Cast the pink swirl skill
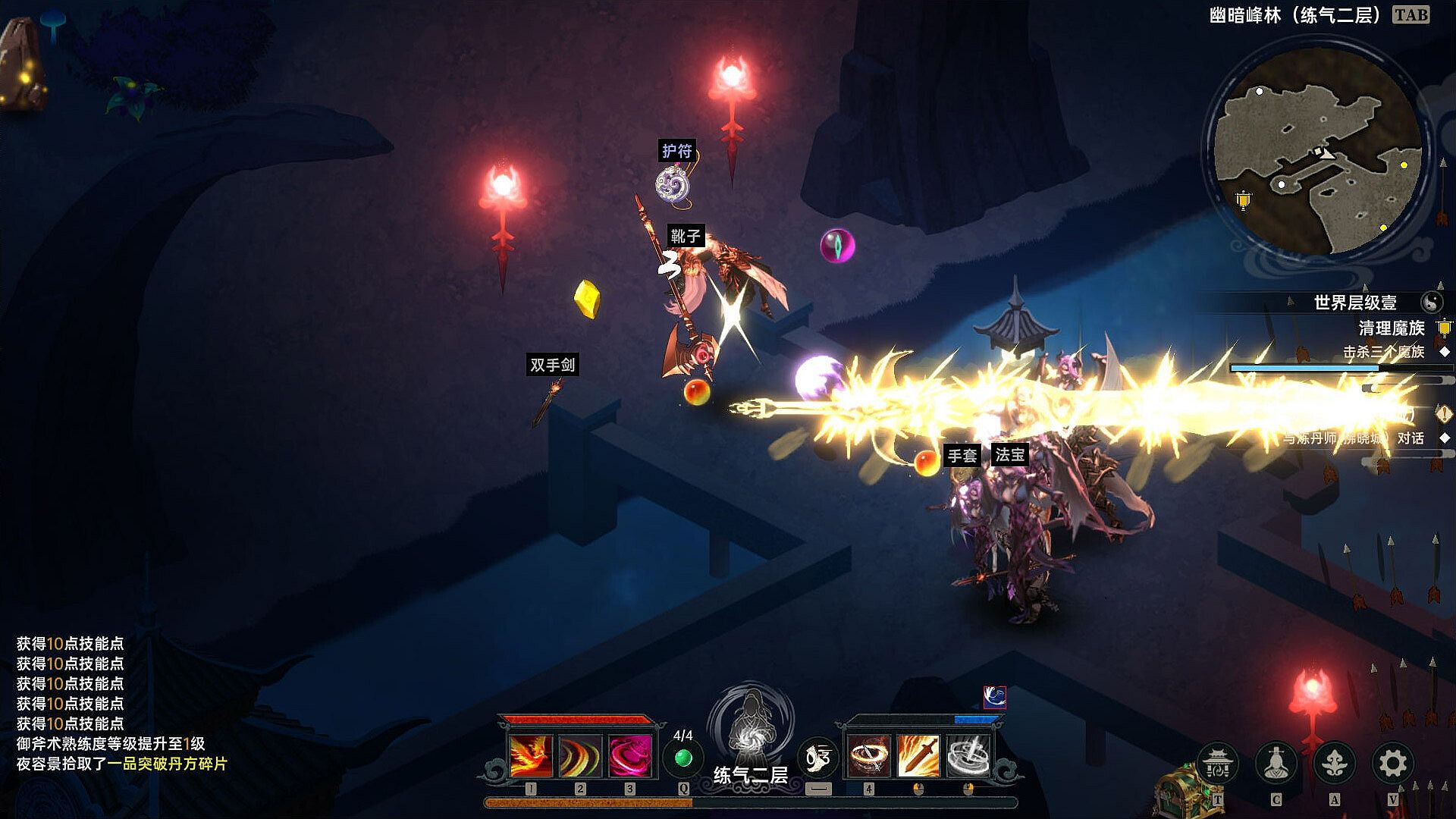Screen dimensions: 1456x819 coord(629,756)
